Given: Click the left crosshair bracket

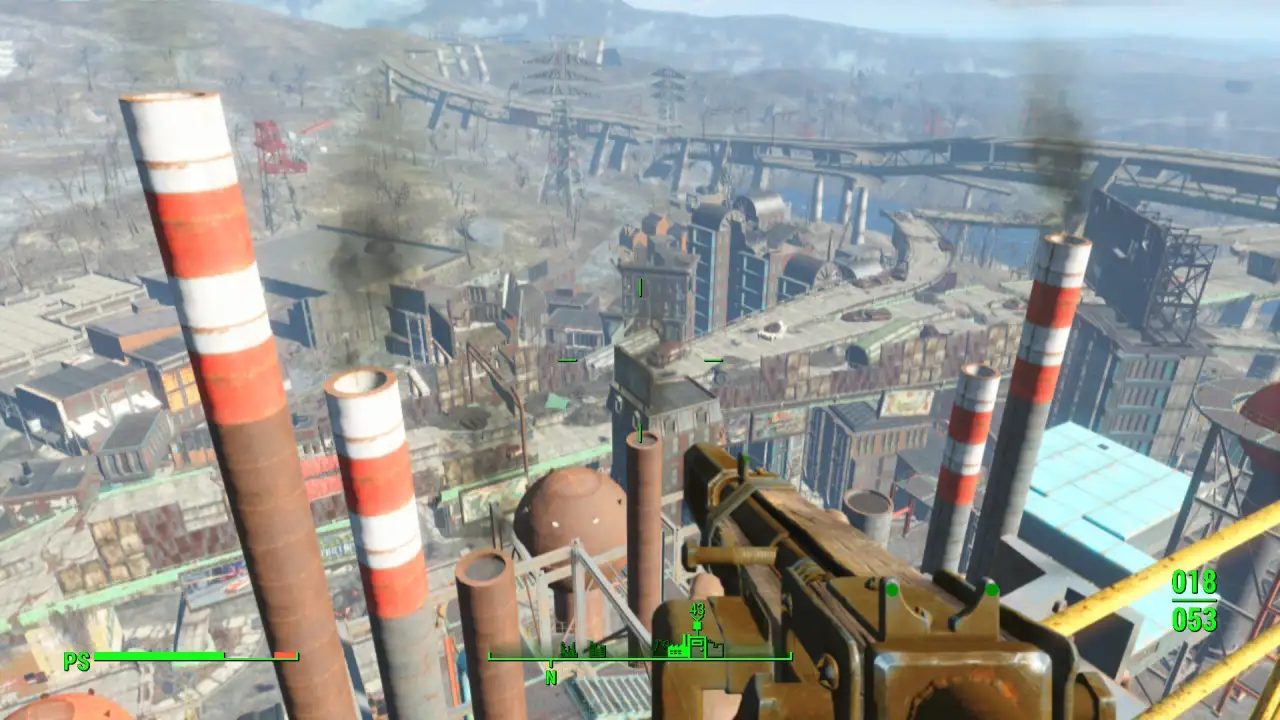Looking at the screenshot, I should [569, 359].
